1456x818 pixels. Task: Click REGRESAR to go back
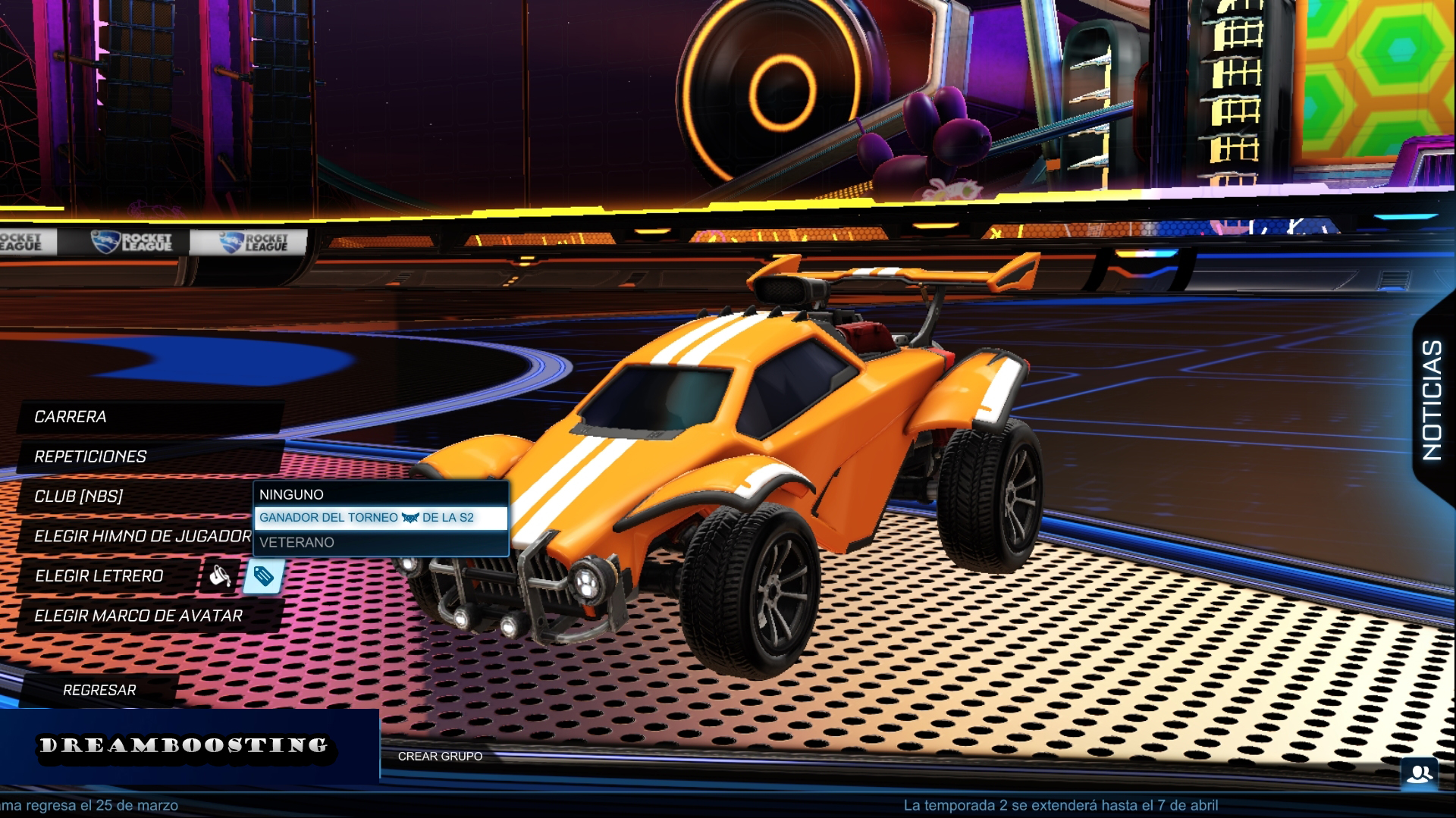(100, 691)
